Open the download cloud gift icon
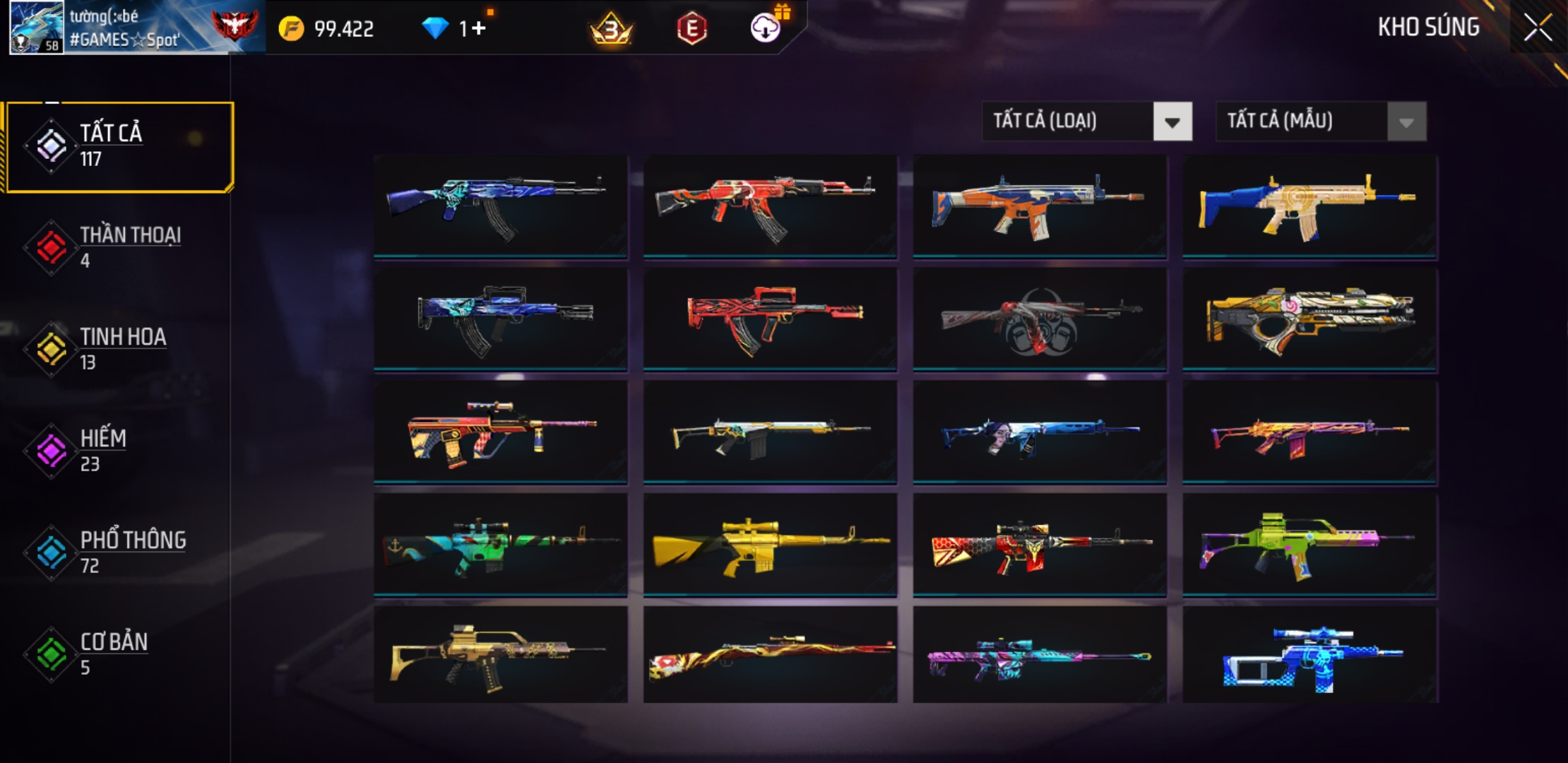Image resolution: width=1568 pixels, height=763 pixels. 766,28
